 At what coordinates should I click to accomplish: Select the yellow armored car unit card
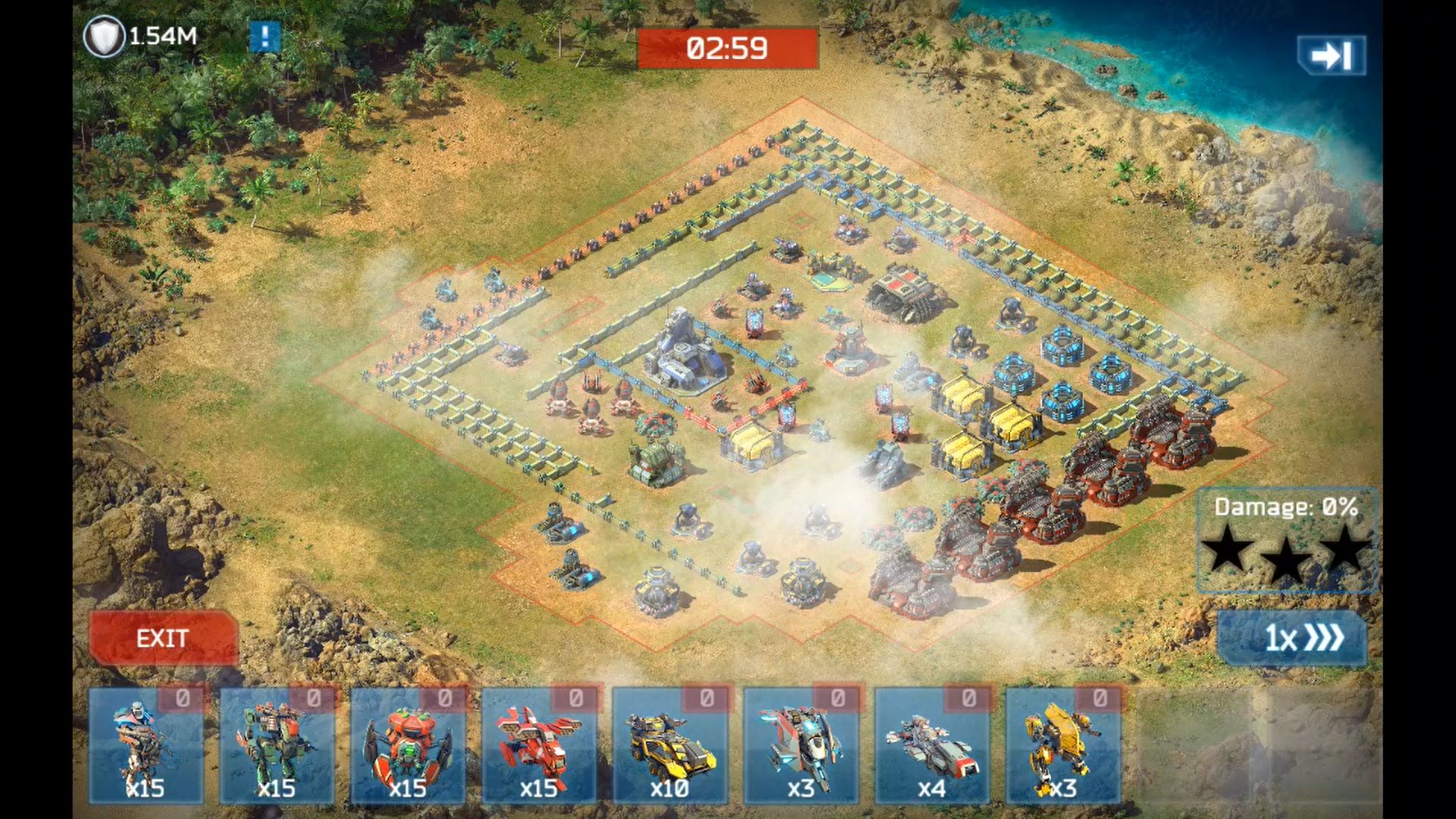click(670, 745)
